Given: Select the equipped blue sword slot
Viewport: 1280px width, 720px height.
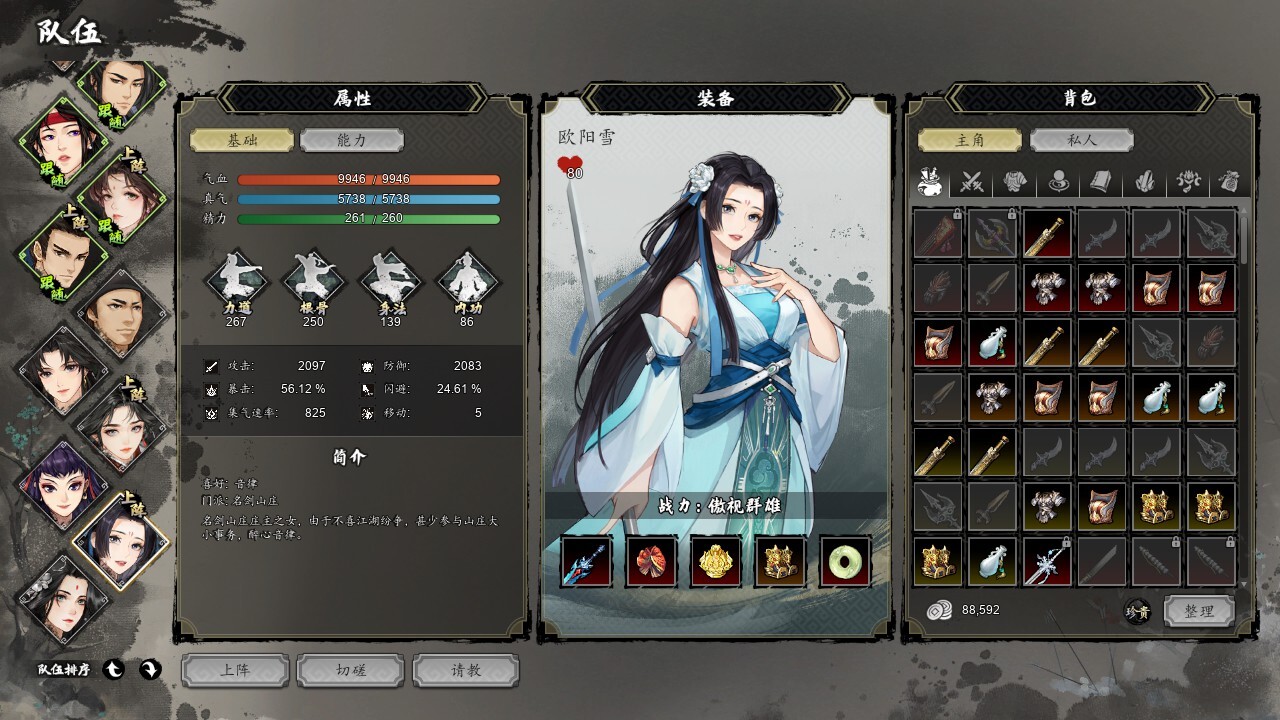Looking at the screenshot, I should tap(586, 562).
